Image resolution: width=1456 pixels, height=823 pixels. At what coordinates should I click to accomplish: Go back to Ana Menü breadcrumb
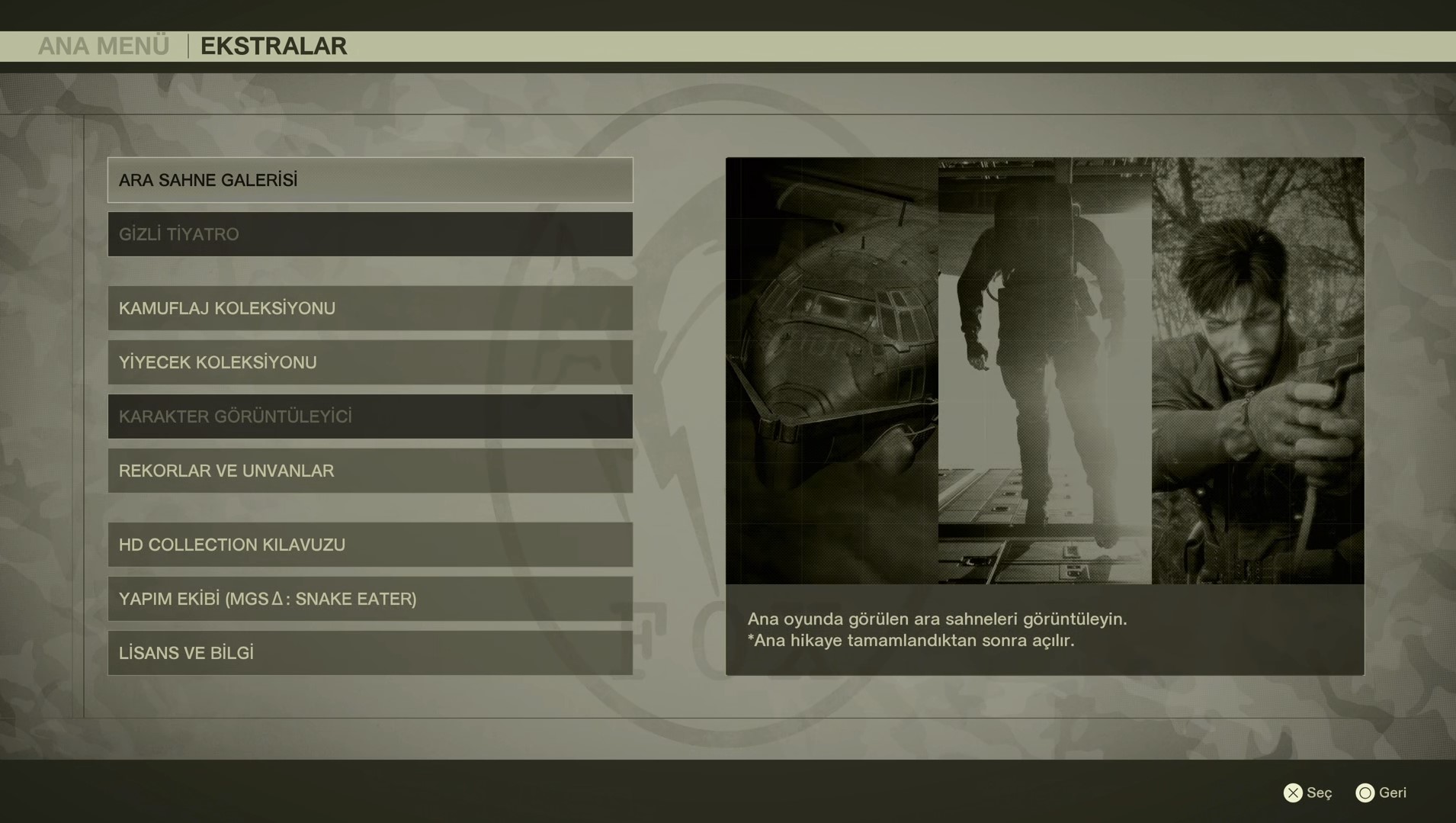(x=104, y=47)
